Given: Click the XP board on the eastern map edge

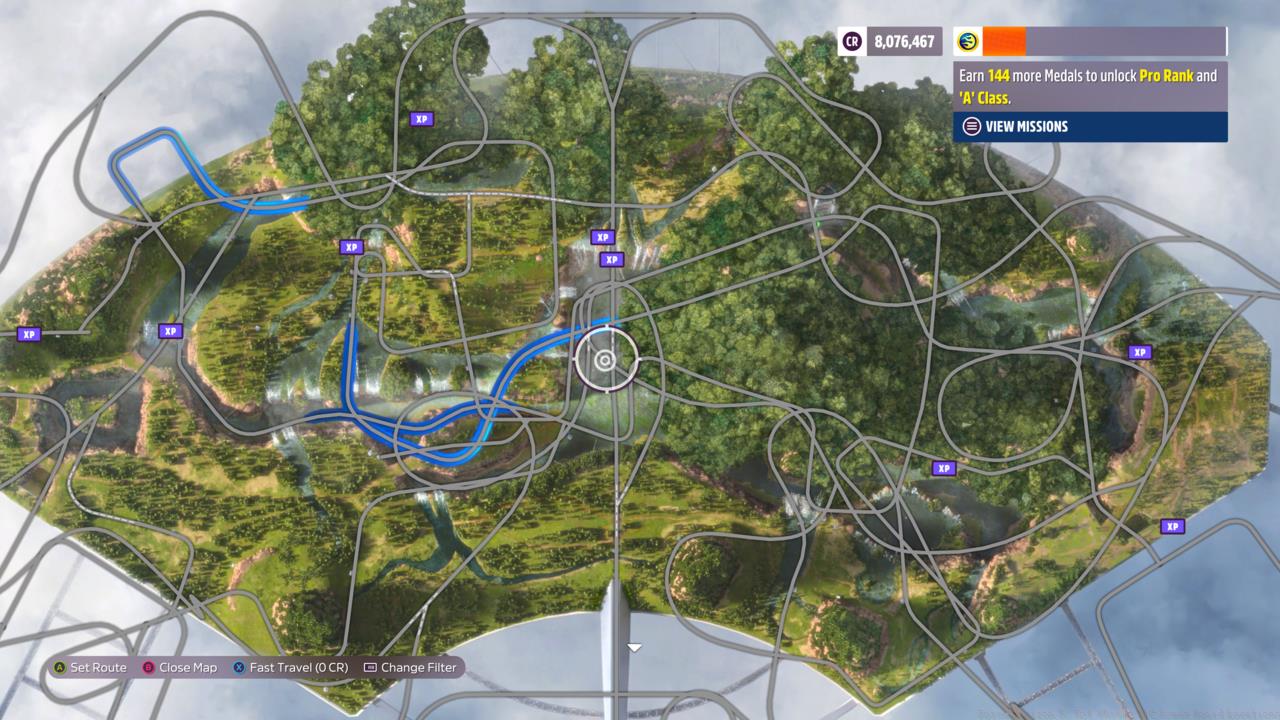Looking at the screenshot, I should pyautogui.click(x=1139, y=351).
